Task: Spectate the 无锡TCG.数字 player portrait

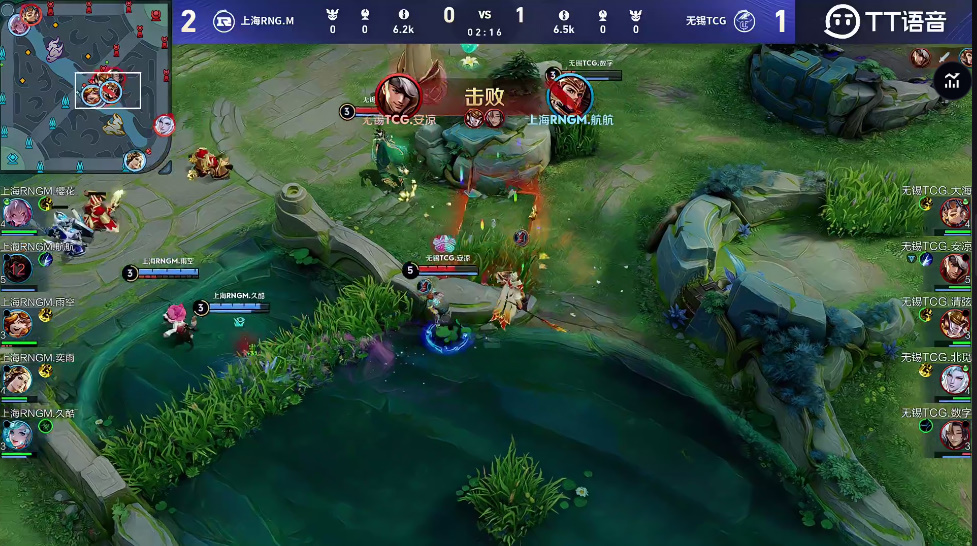Action: point(956,435)
